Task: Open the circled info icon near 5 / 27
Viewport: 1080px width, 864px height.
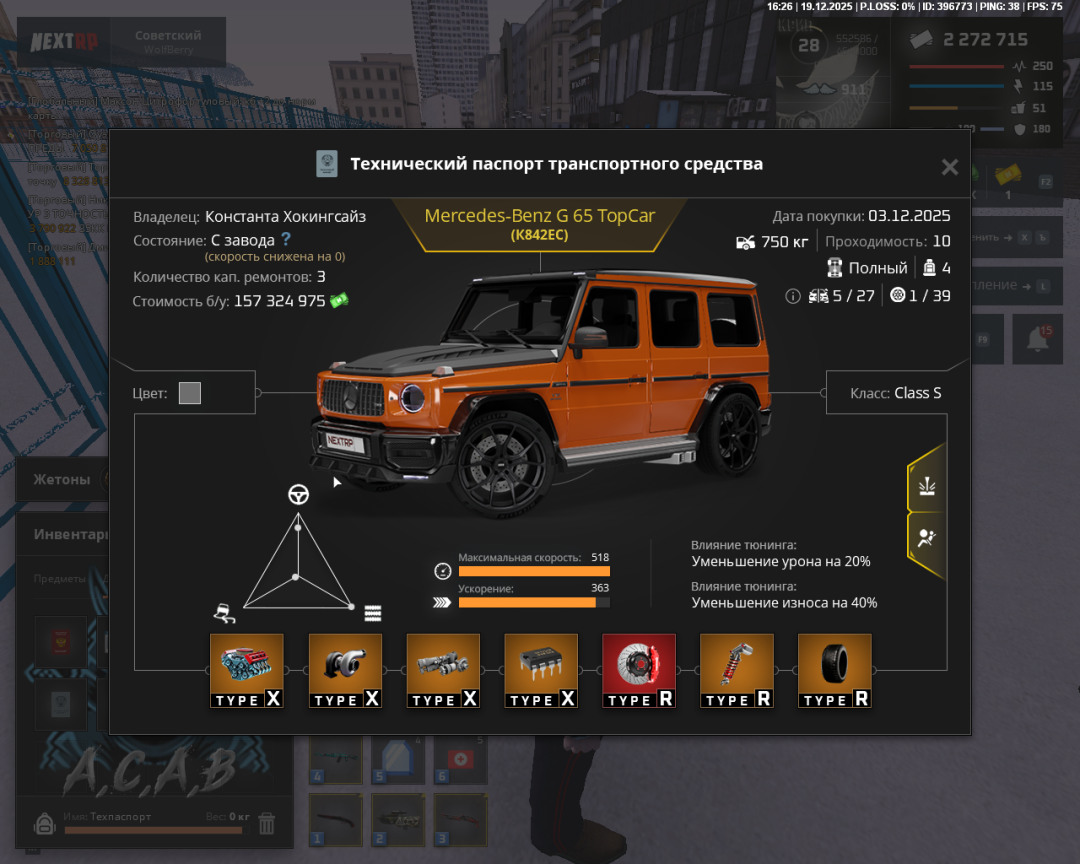Action: coord(793,296)
